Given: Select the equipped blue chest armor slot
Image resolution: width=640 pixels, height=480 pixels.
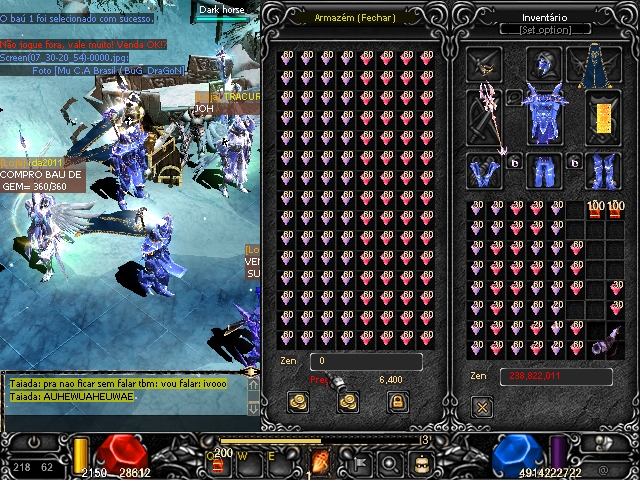Looking at the screenshot, I should click(x=544, y=113).
